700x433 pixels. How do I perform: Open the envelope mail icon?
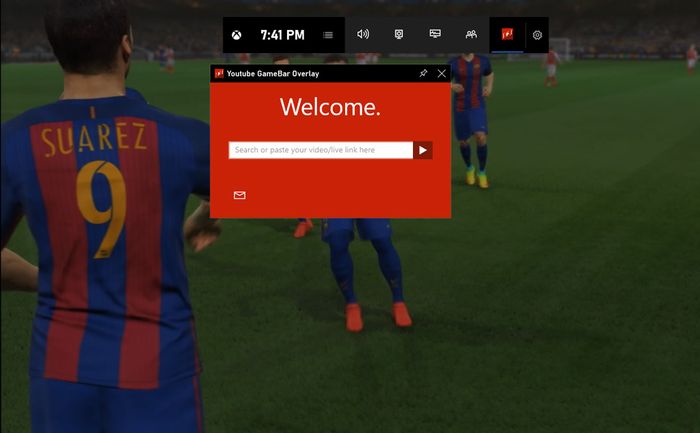click(x=239, y=195)
